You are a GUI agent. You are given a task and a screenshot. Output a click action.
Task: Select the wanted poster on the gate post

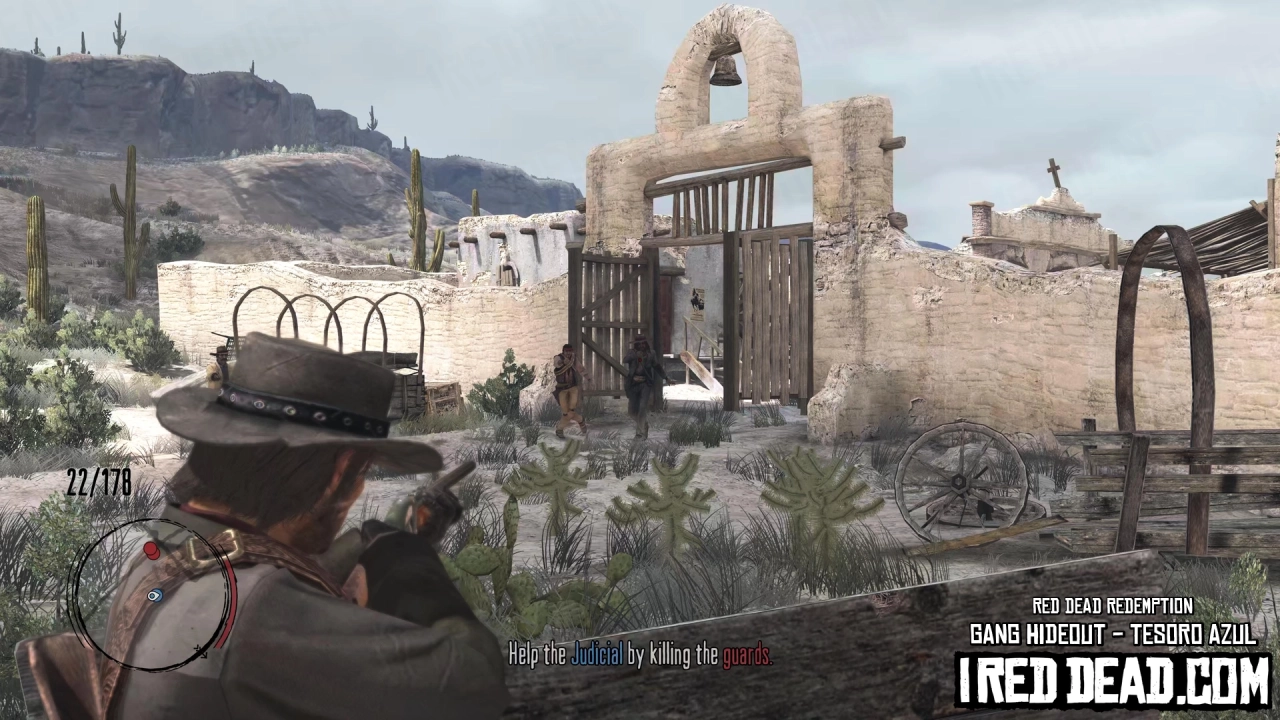tap(698, 303)
